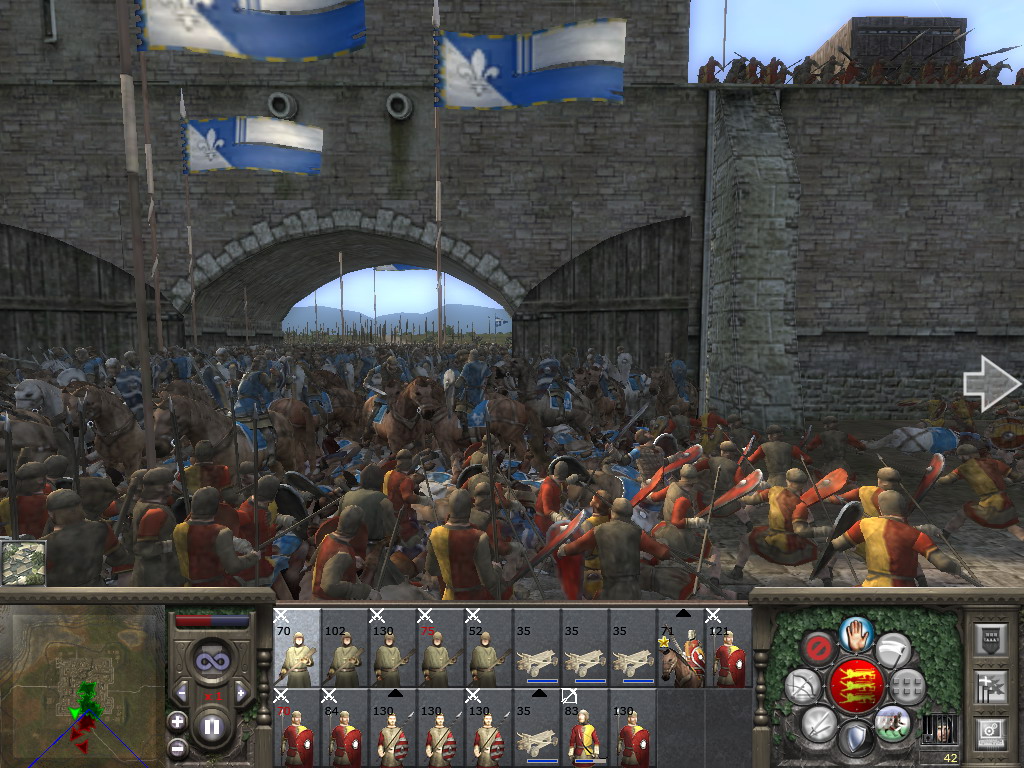Viewport: 1024px width, 768px height.
Task: Increase battle speed with the plus arrow
Action: [241, 692]
